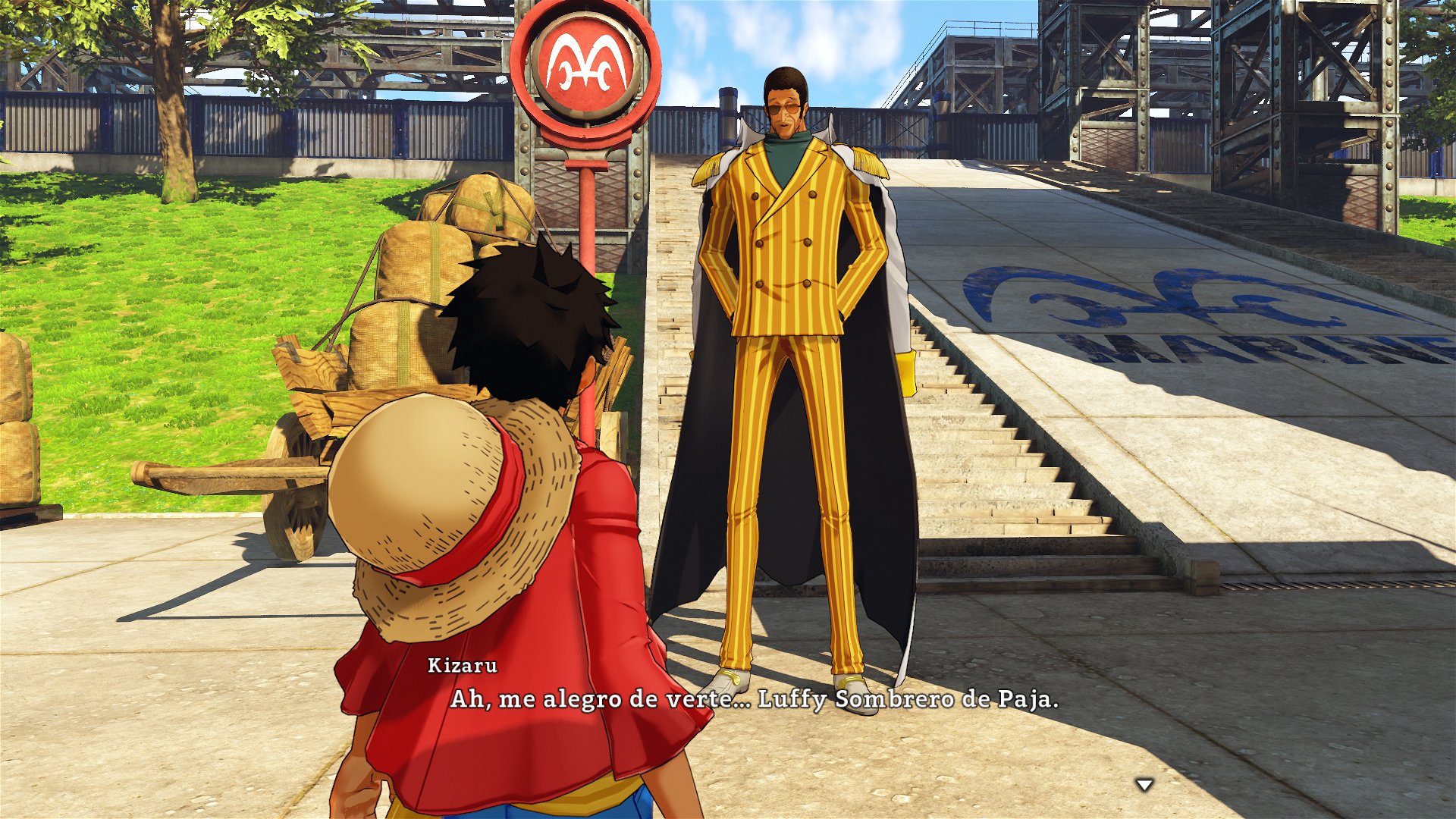1456x819 pixels.
Task: Click the chimney pipe behind Kizaru
Action: 728,114
